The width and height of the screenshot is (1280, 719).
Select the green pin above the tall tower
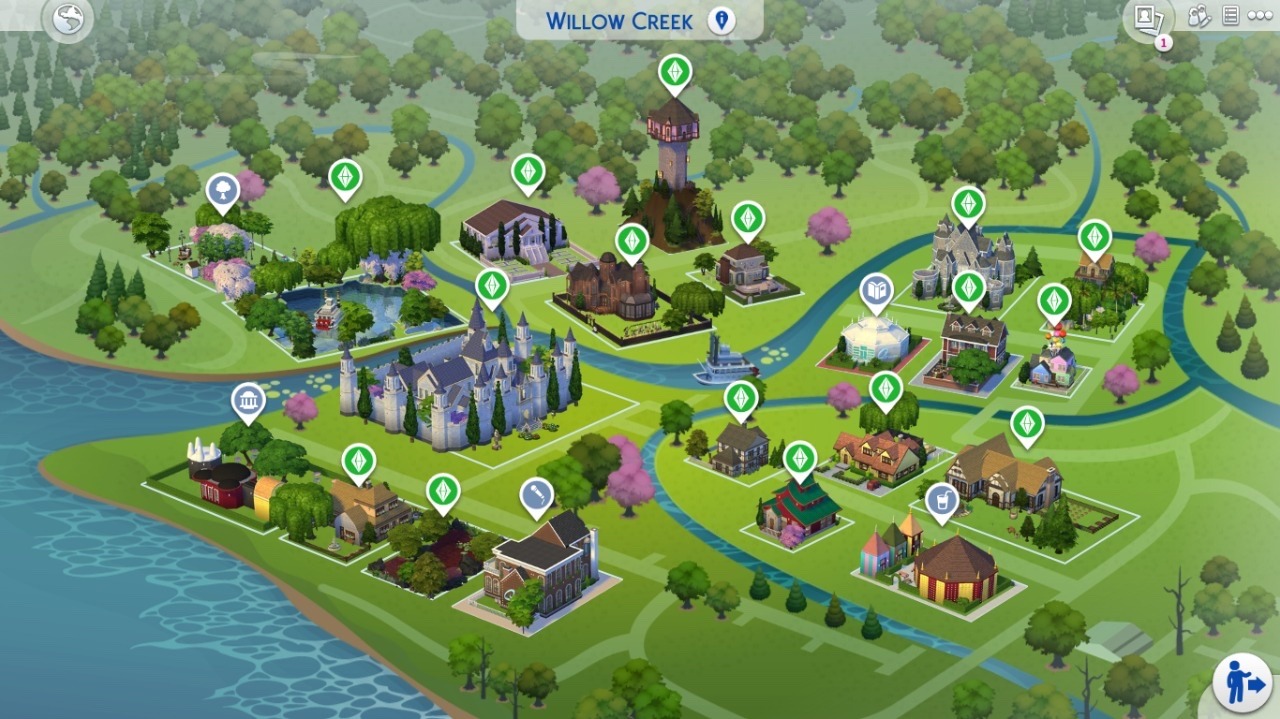[675, 71]
